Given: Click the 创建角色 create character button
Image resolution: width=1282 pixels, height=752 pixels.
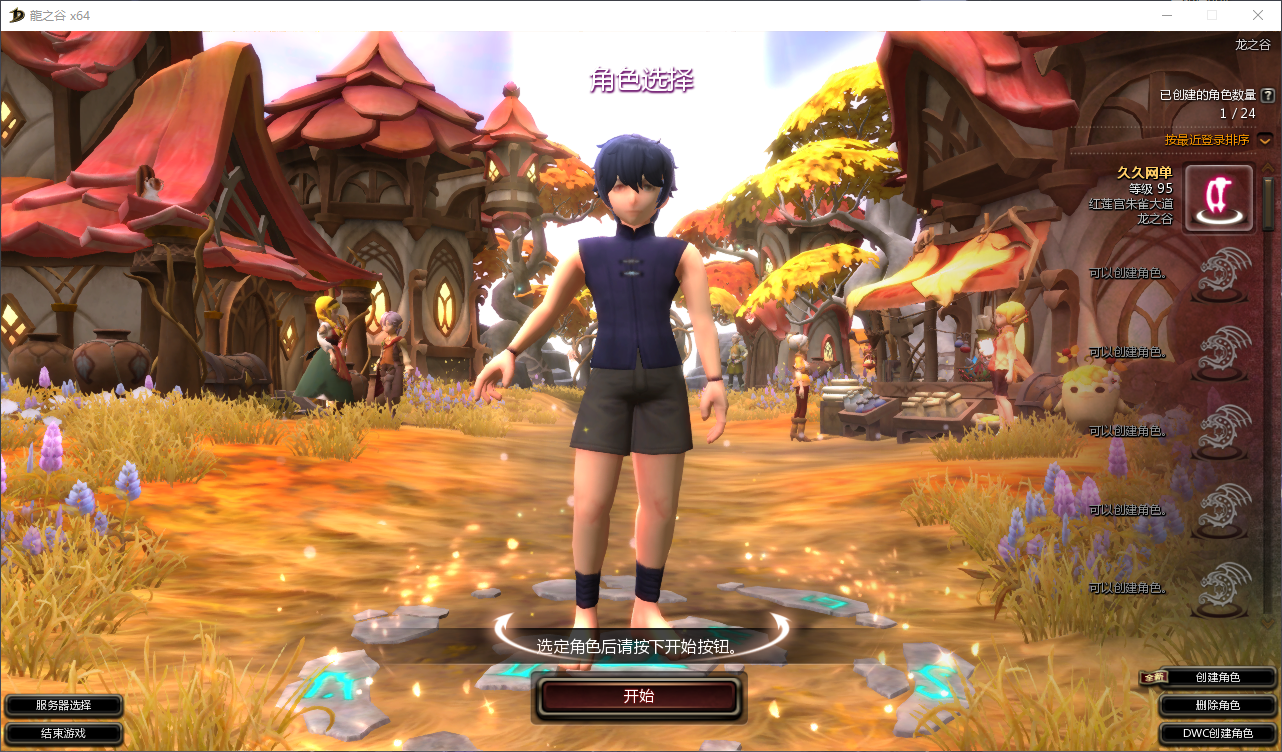Looking at the screenshot, I should point(1217,677).
